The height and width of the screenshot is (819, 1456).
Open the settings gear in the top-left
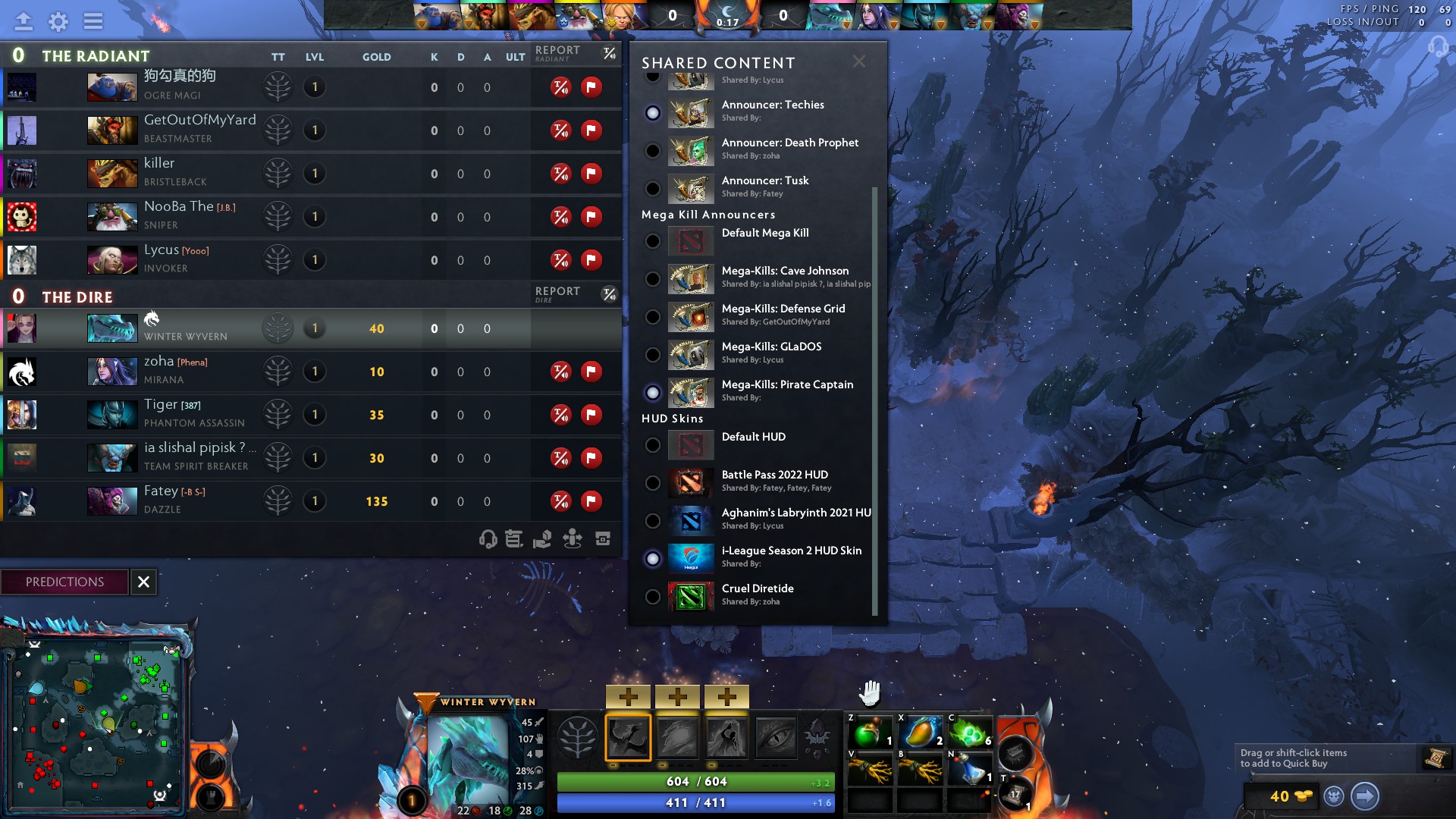57,21
